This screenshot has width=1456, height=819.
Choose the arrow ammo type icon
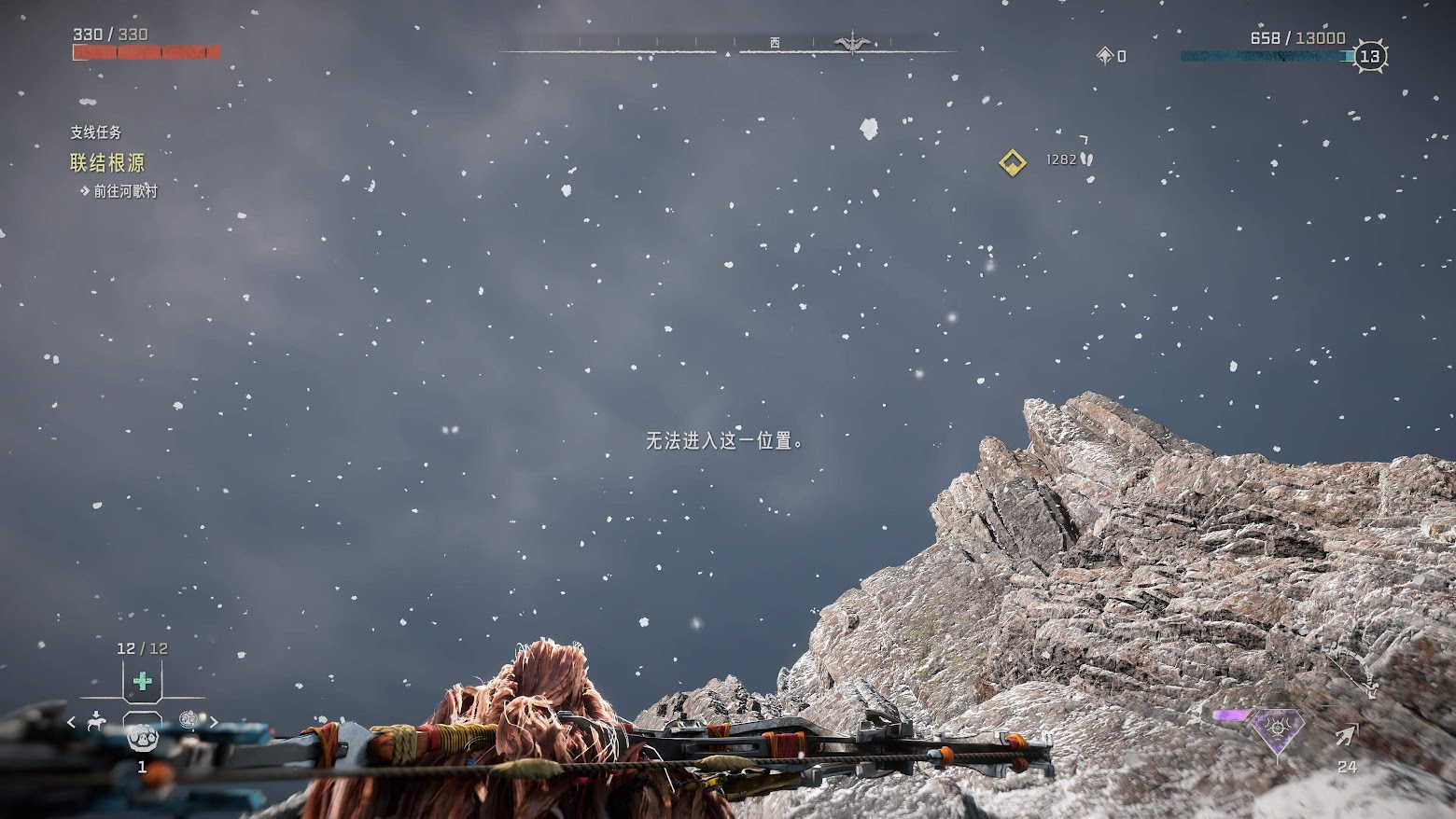(x=1346, y=736)
